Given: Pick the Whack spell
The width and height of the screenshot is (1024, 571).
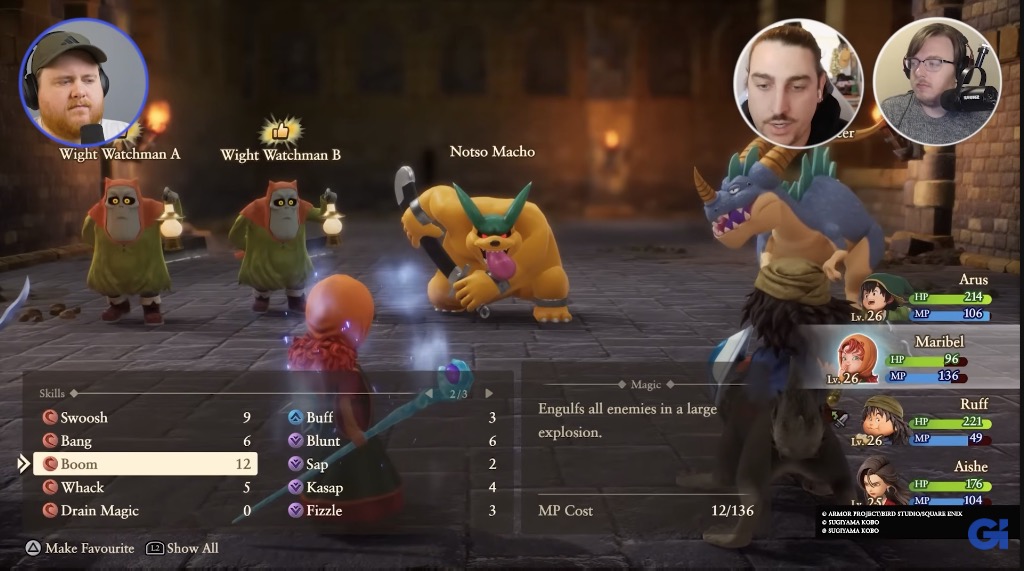Looking at the screenshot, I should (x=82, y=487).
